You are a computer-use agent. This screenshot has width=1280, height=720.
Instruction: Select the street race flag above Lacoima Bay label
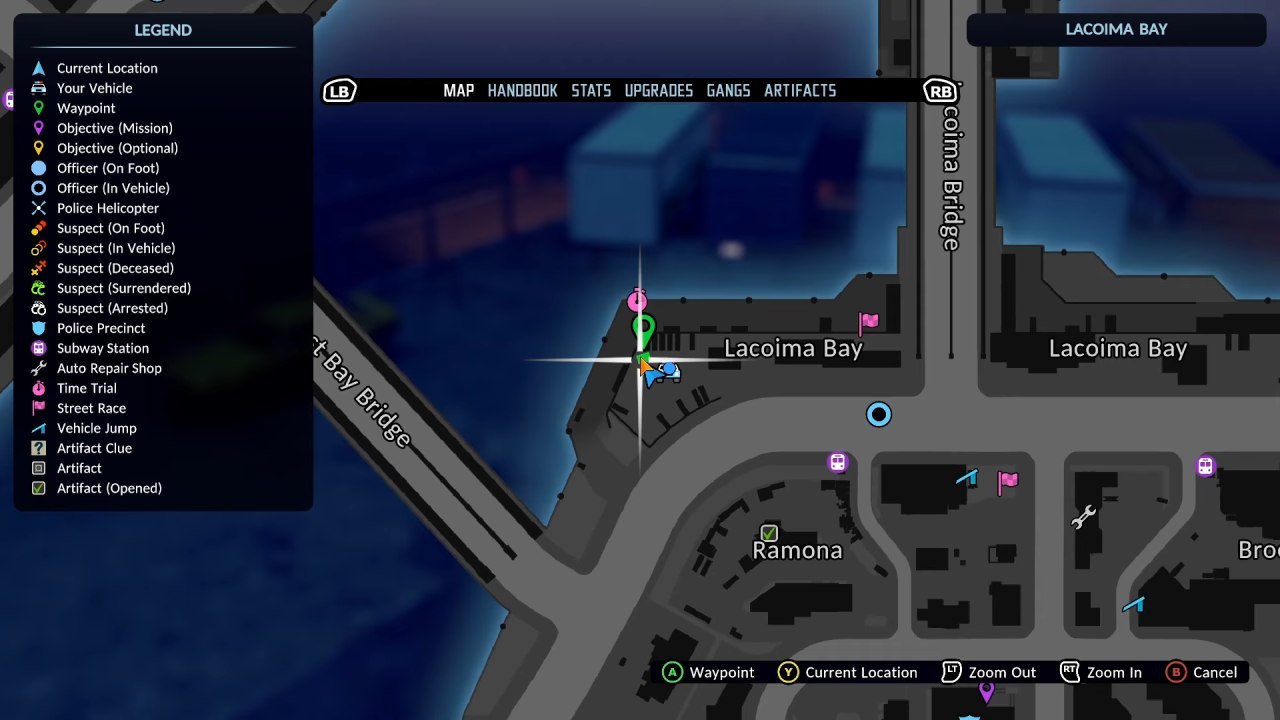(x=868, y=322)
